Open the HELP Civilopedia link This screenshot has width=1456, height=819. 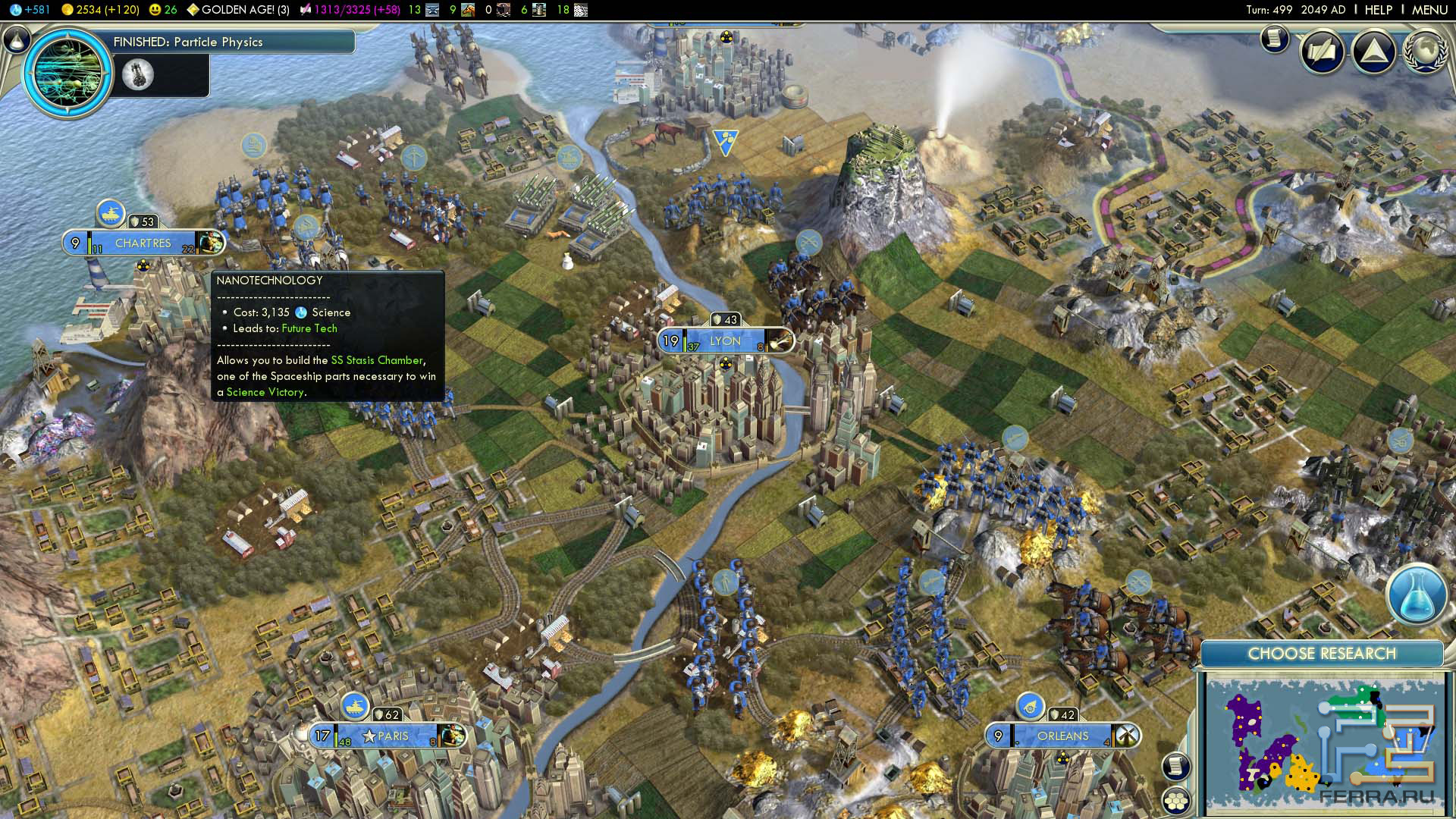click(x=1378, y=10)
